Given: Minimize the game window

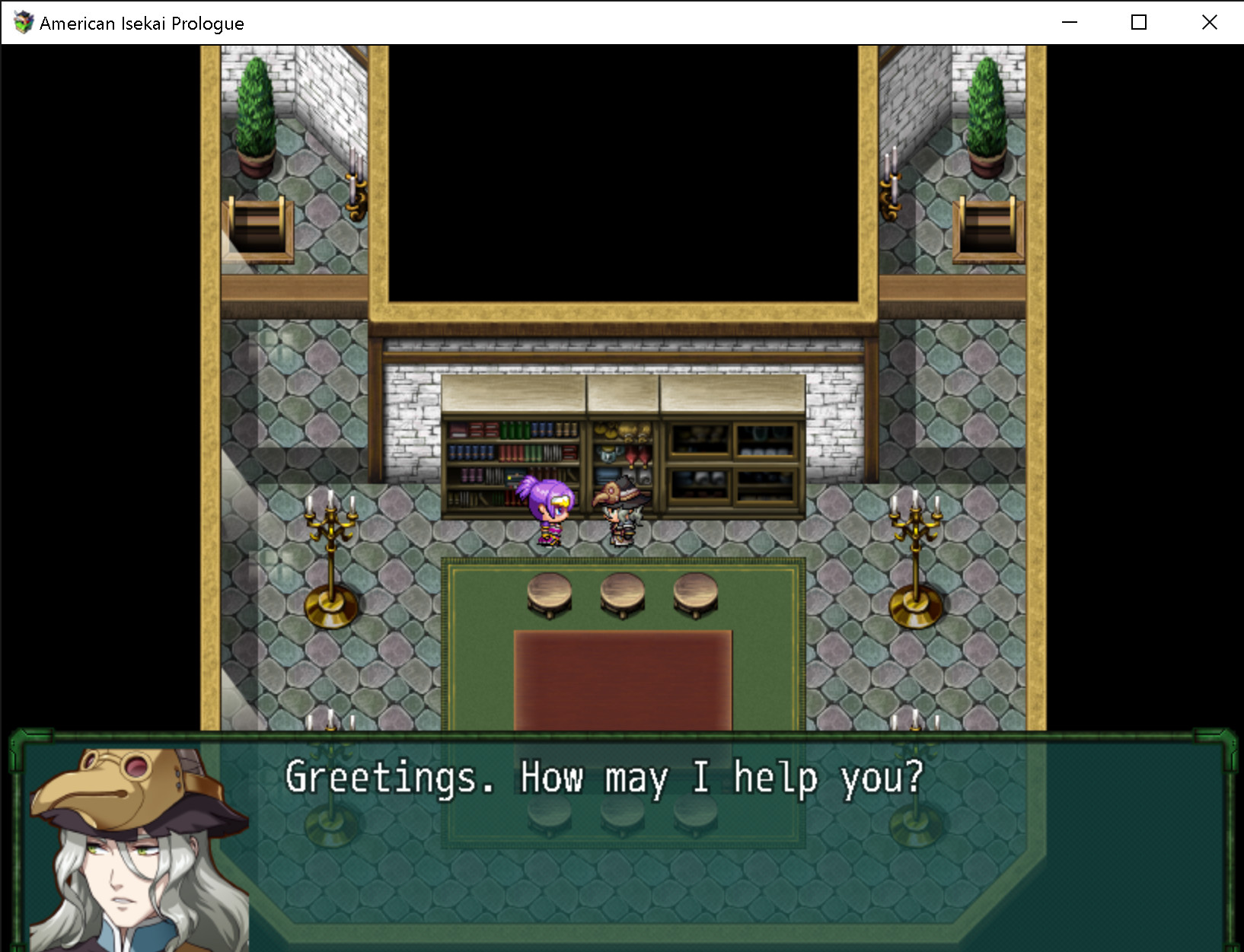Looking at the screenshot, I should coord(1069,23).
